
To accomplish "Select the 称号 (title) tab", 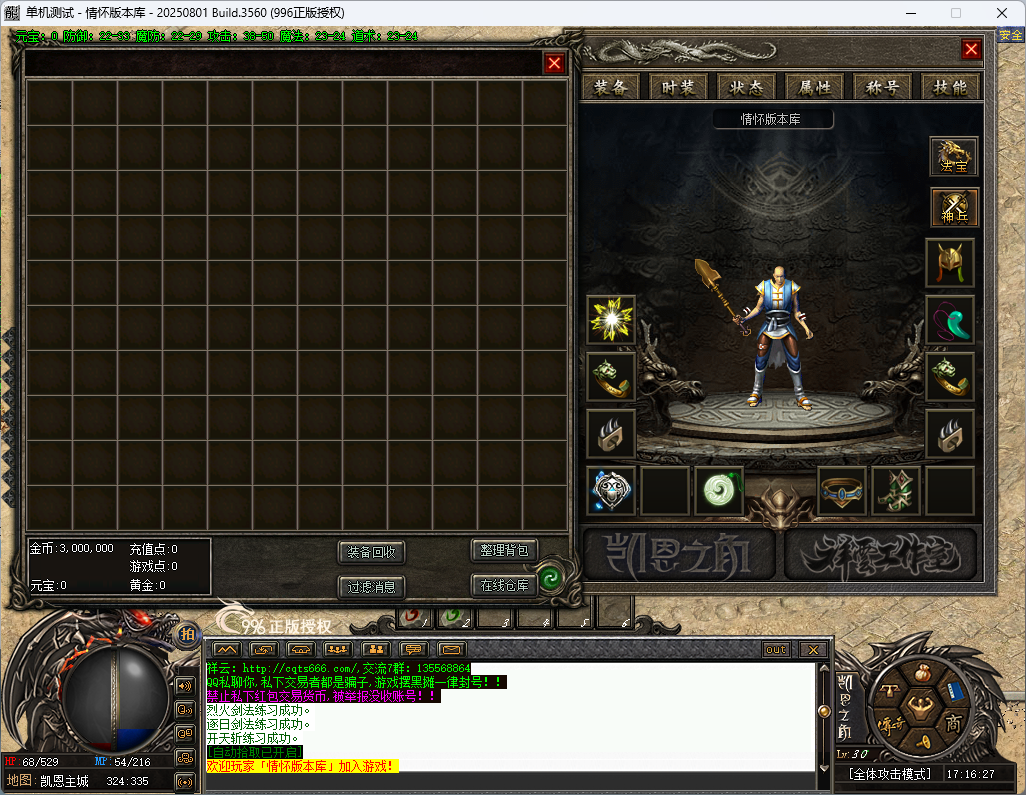I will [x=883, y=87].
